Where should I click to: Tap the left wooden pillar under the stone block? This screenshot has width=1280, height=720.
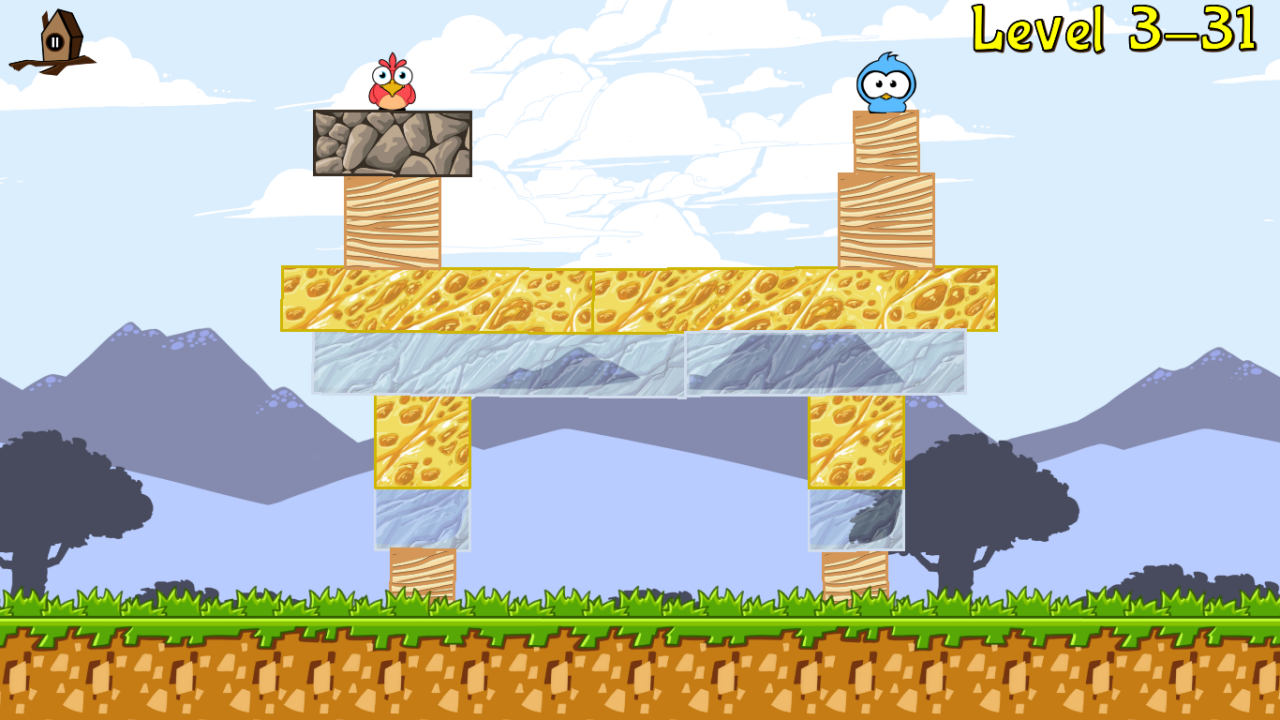[x=392, y=220]
